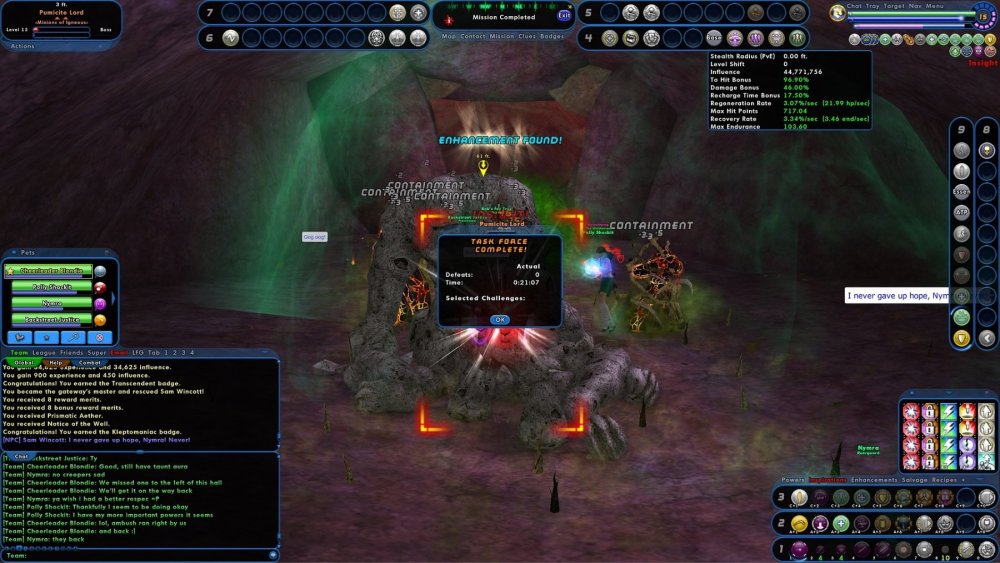Open the Powers window
Screen dimensions: 1000x563
(792, 481)
